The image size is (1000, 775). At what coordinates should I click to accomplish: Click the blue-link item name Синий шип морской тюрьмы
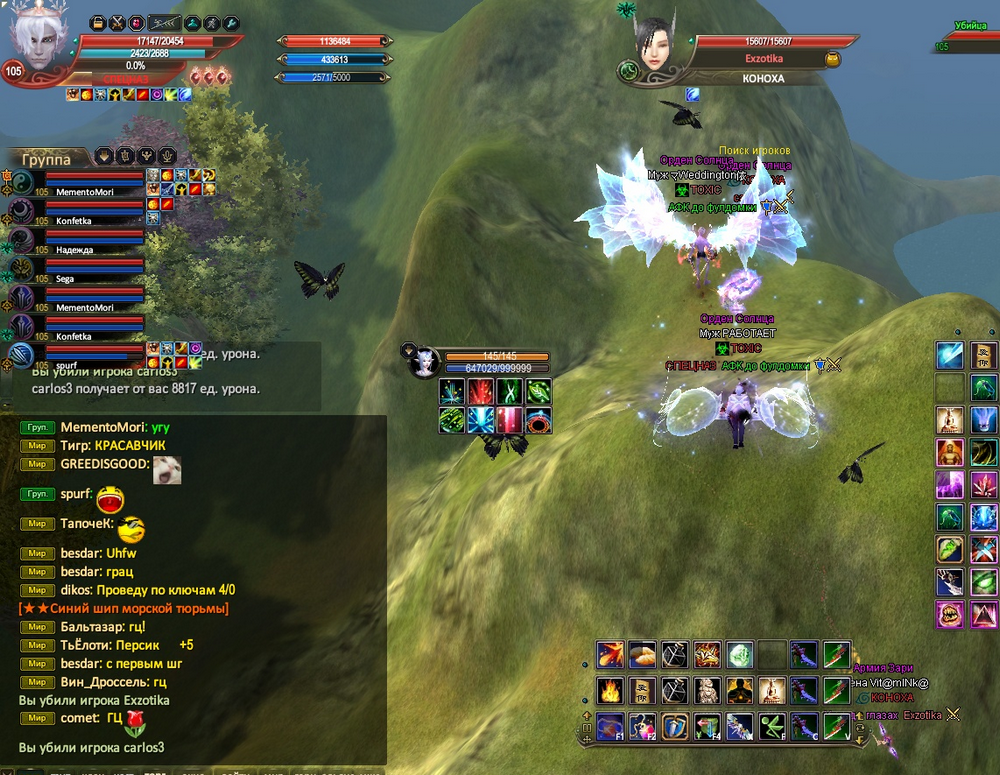pos(125,608)
